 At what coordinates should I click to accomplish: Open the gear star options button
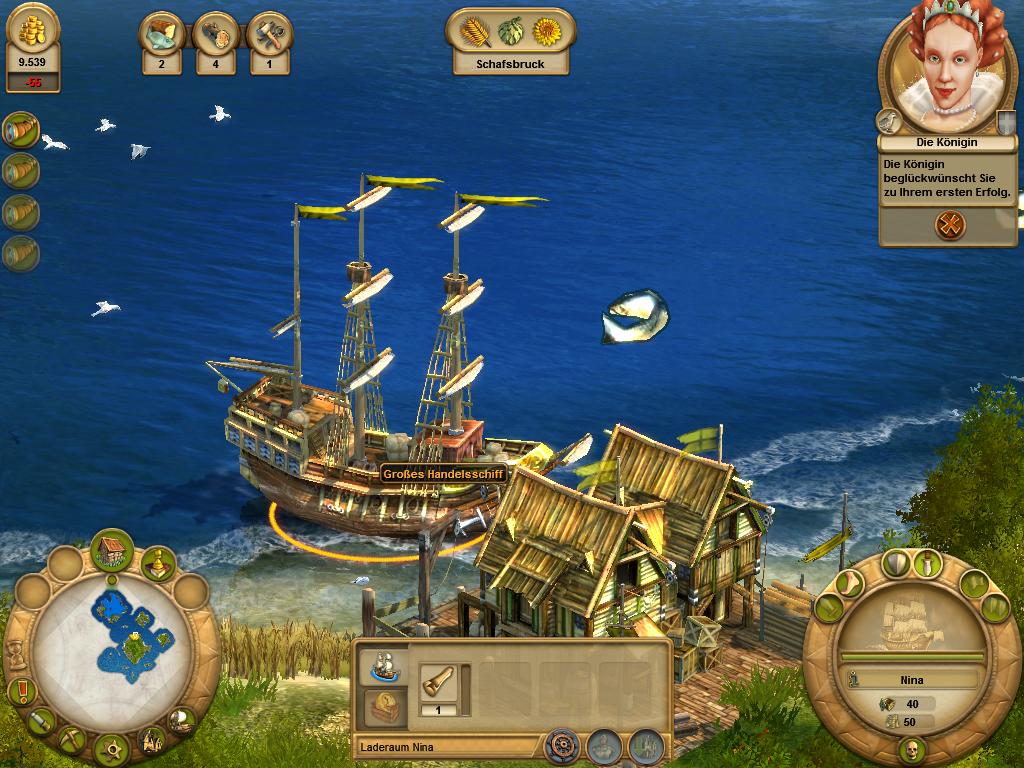coord(112,748)
